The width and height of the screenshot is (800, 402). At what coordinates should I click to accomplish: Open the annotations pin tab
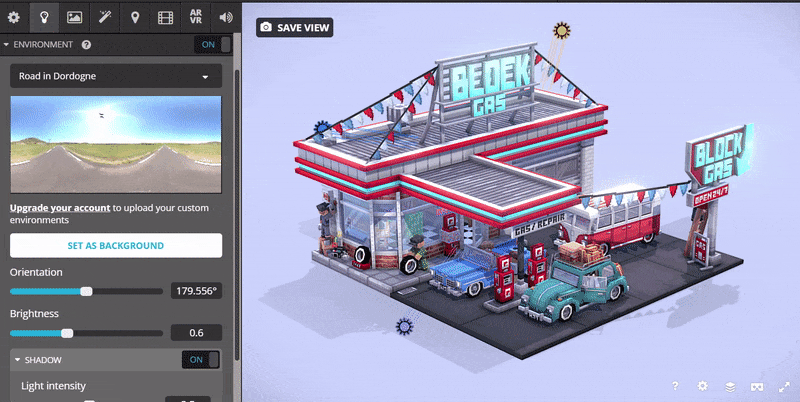pyautogui.click(x=135, y=17)
